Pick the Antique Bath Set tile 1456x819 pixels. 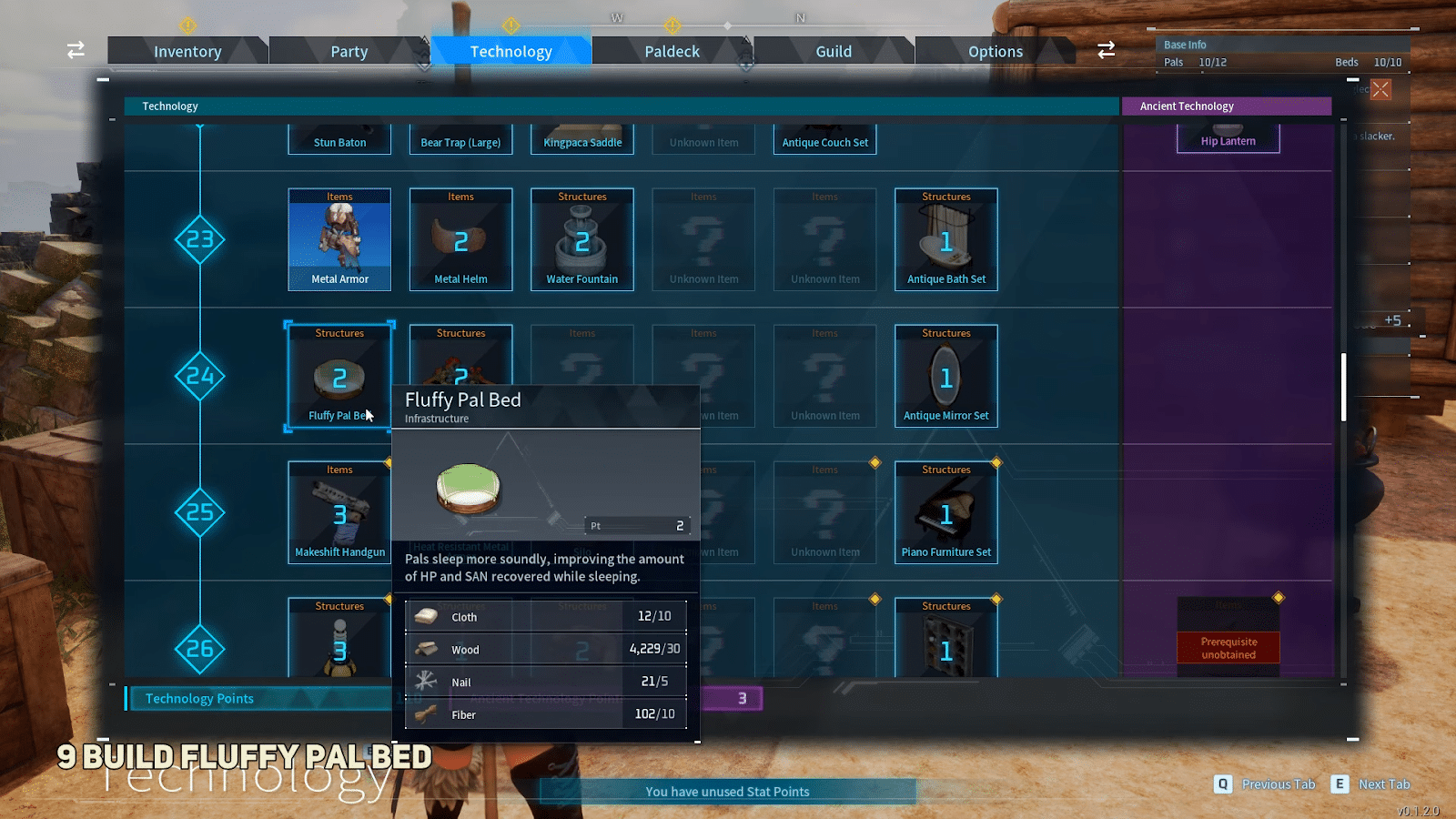(x=946, y=239)
